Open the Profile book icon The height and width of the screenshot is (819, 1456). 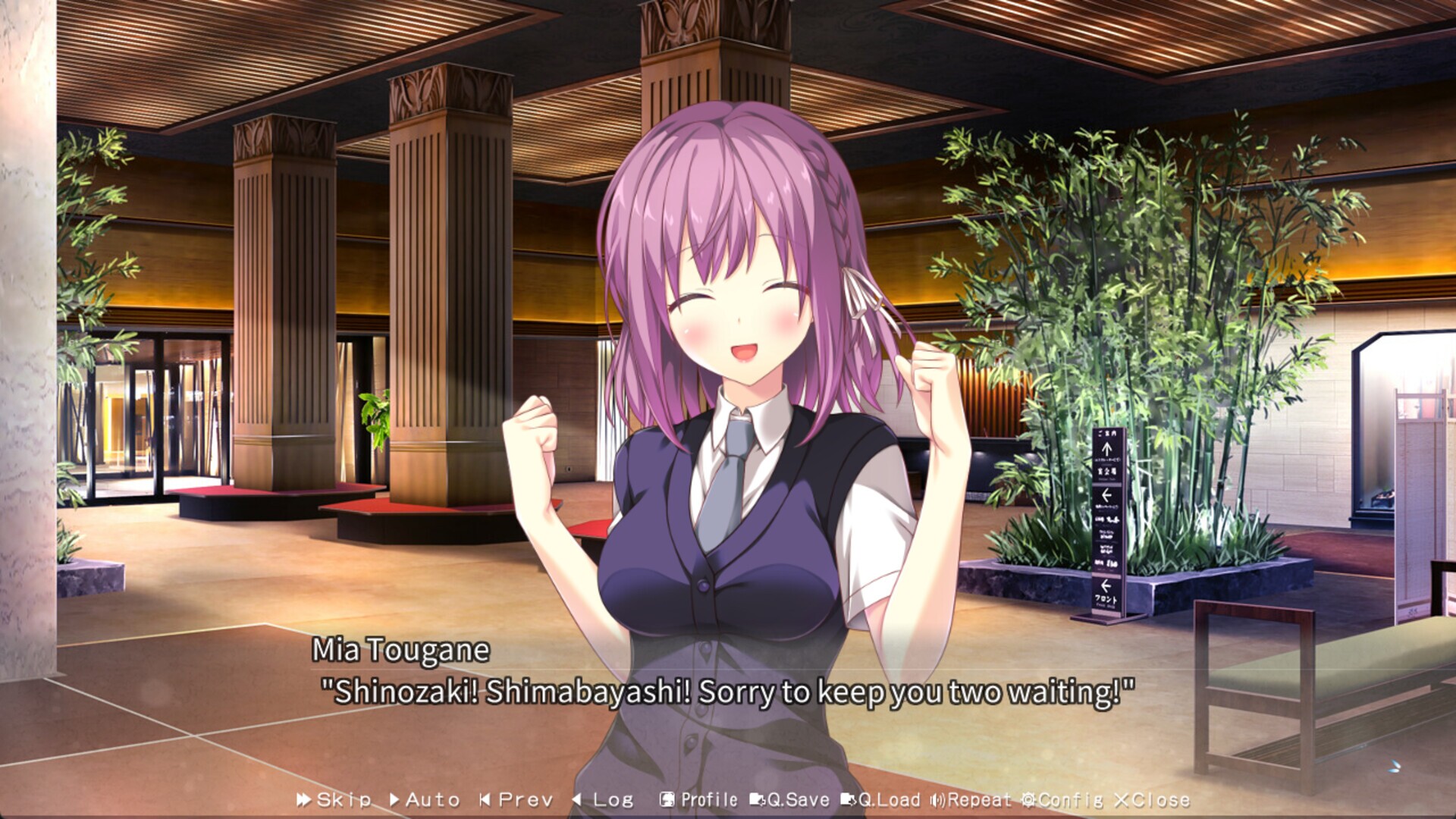667,799
